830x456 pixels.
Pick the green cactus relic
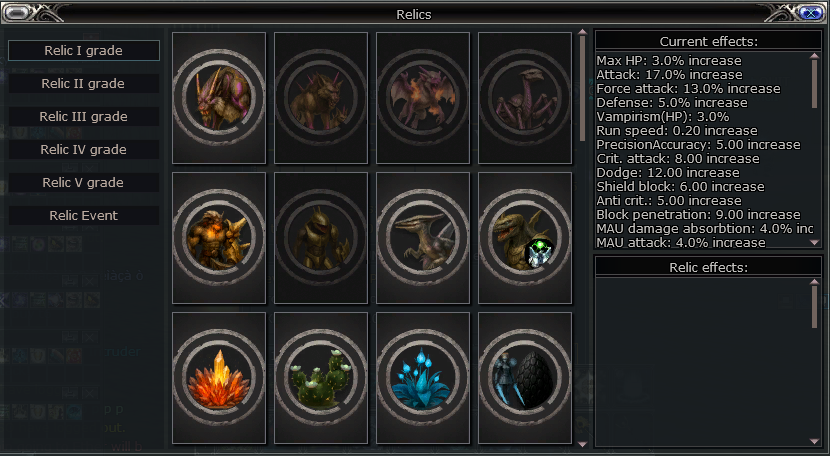click(x=321, y=378)
